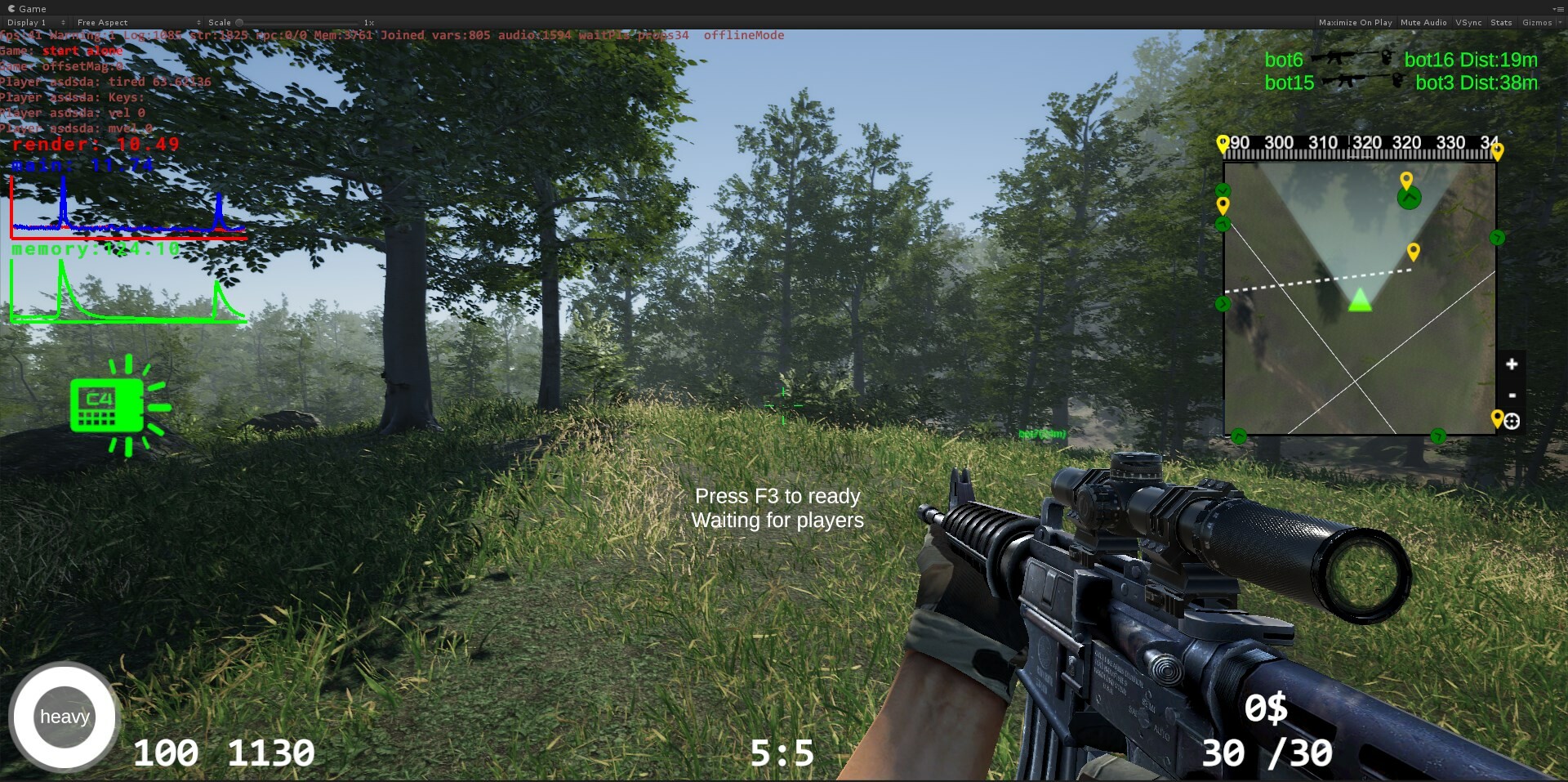Toggle VSync on

pos(1468,22)
